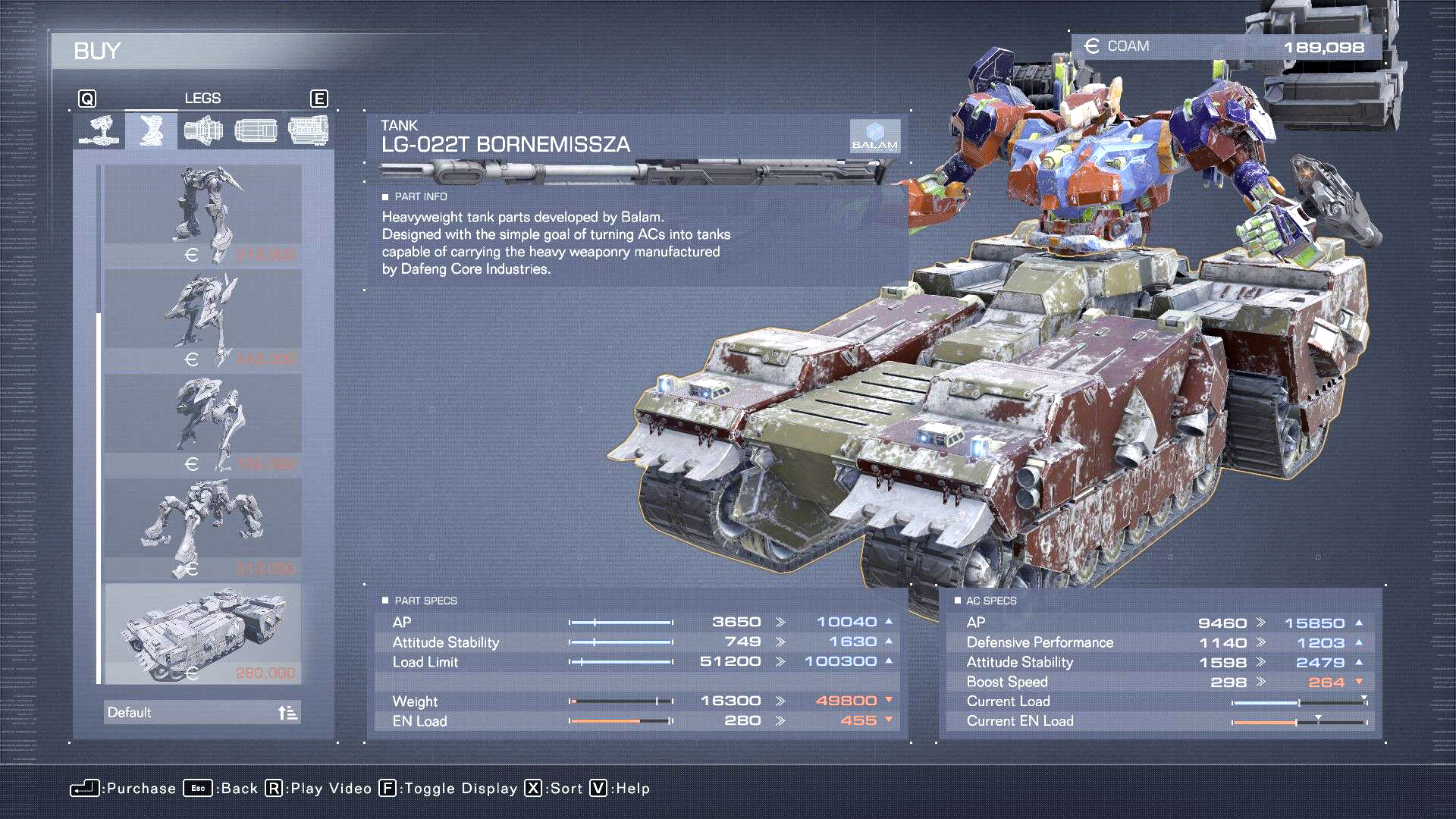
Task: Switch to the FCS parts tab
Action: tap(256, 130)
